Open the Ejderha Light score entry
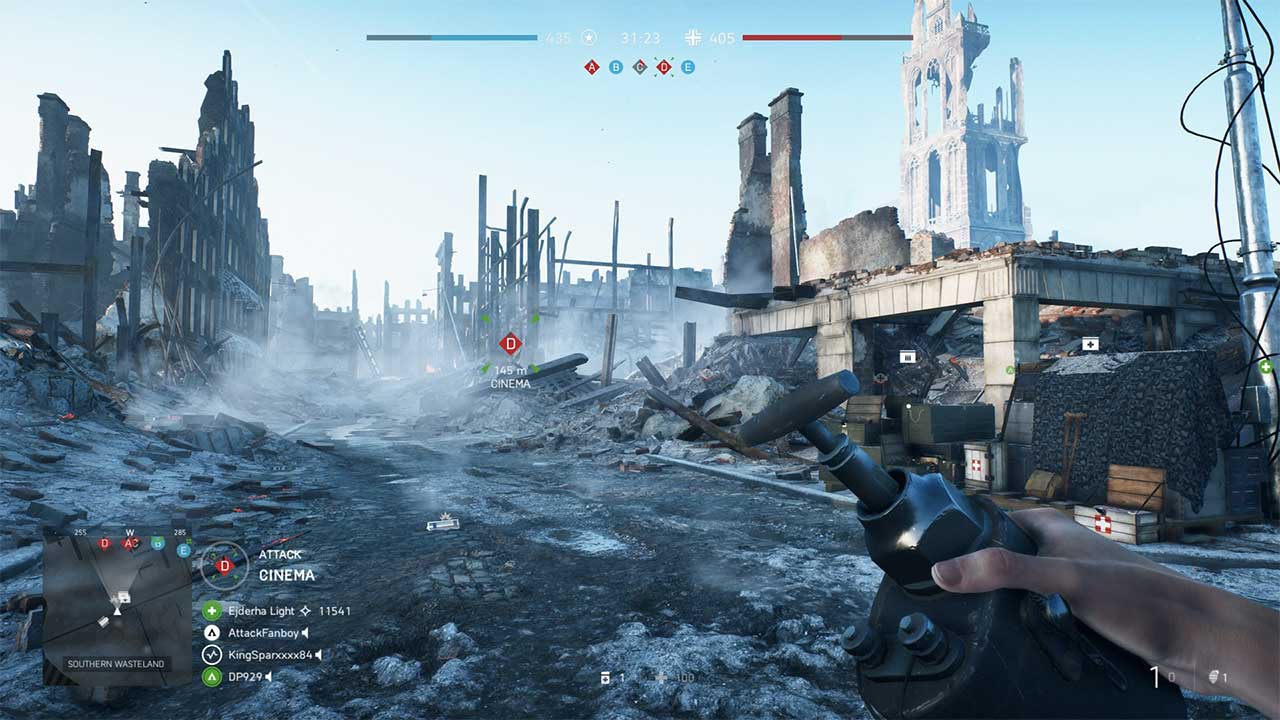 [261, 610]
